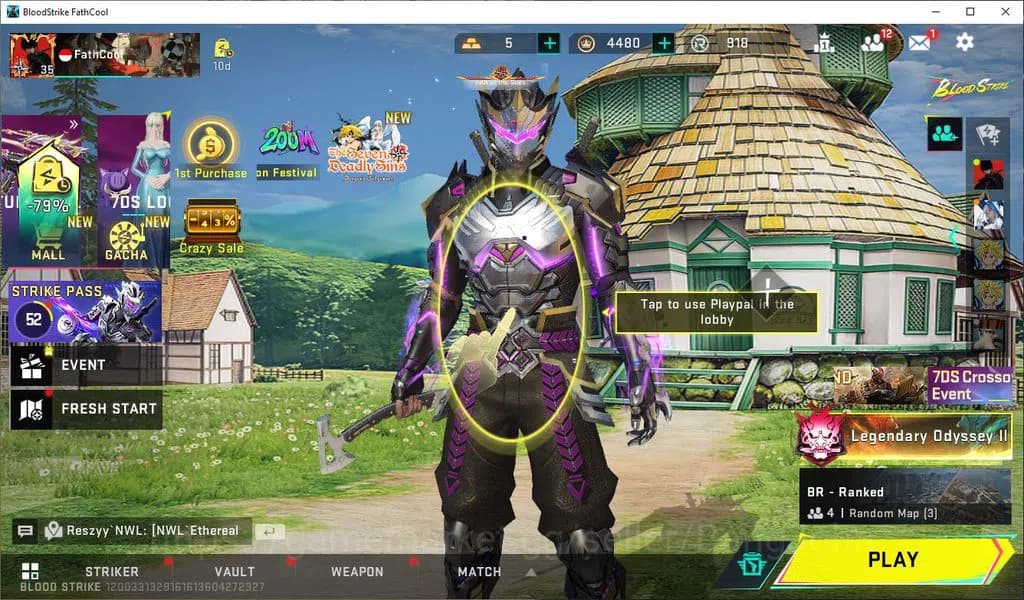Claim the 1st Purchase offer
This screenshot has width=1024, height=600.
tap(210, 150)
